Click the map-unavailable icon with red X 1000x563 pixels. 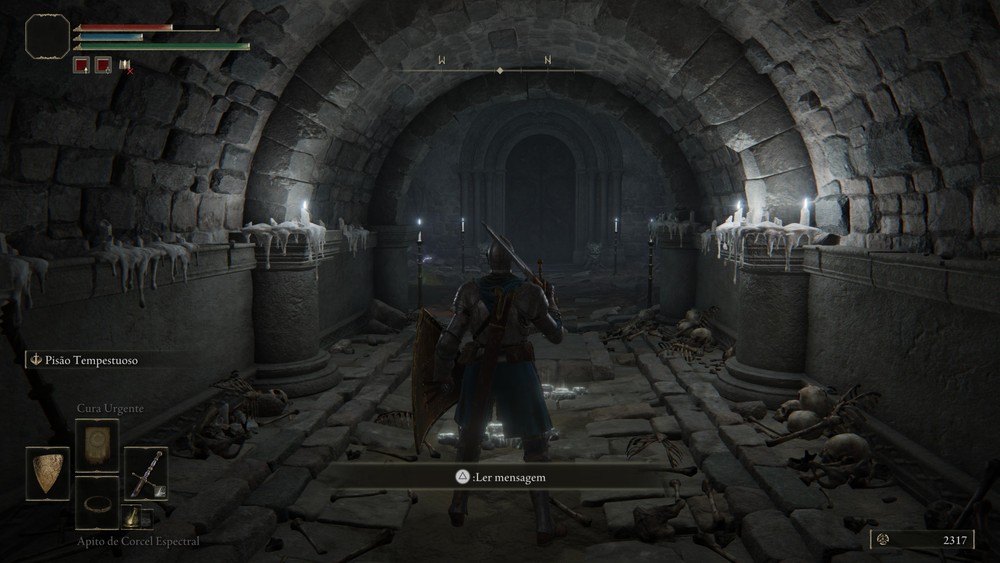[x=125, y=66]
